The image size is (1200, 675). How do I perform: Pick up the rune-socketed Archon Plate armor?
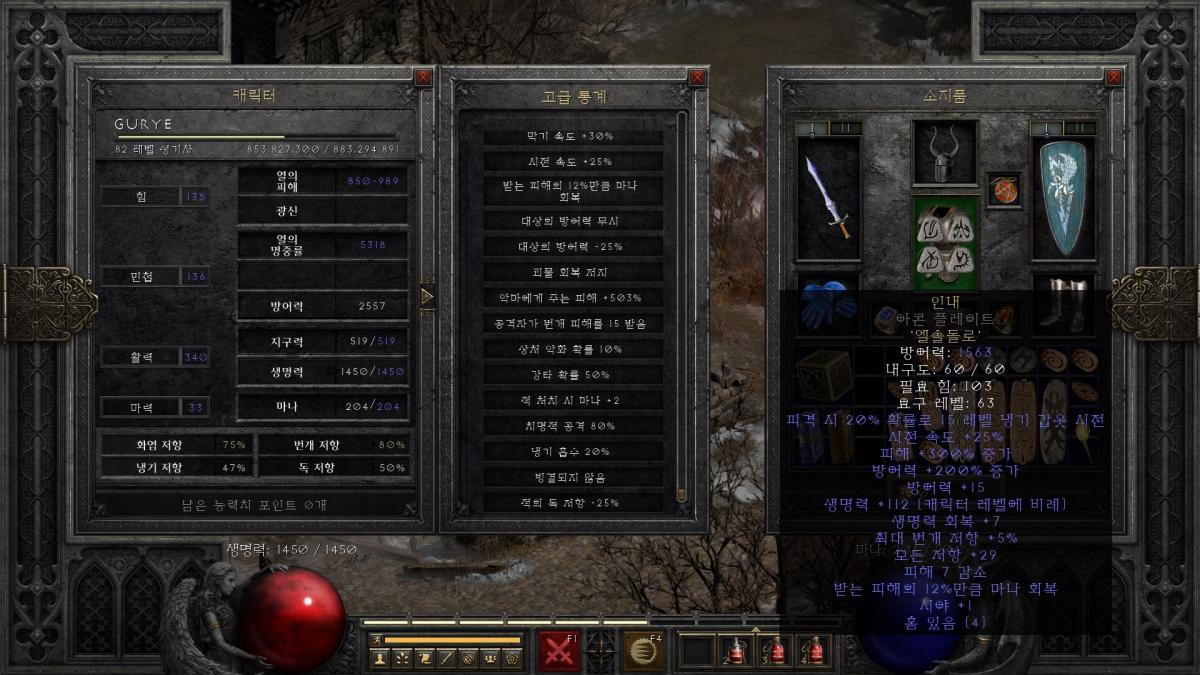pos(944,242)
